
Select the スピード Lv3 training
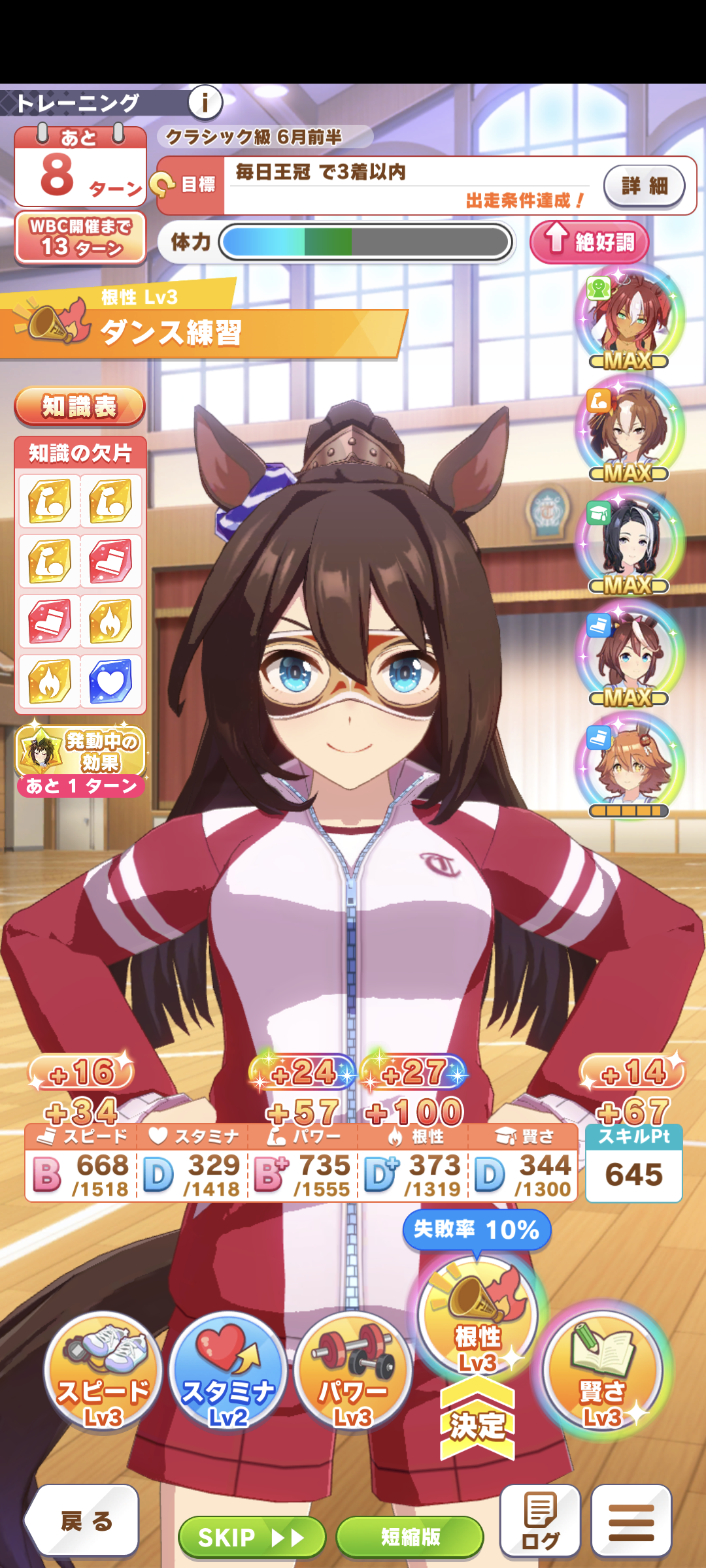[103, 1372]
